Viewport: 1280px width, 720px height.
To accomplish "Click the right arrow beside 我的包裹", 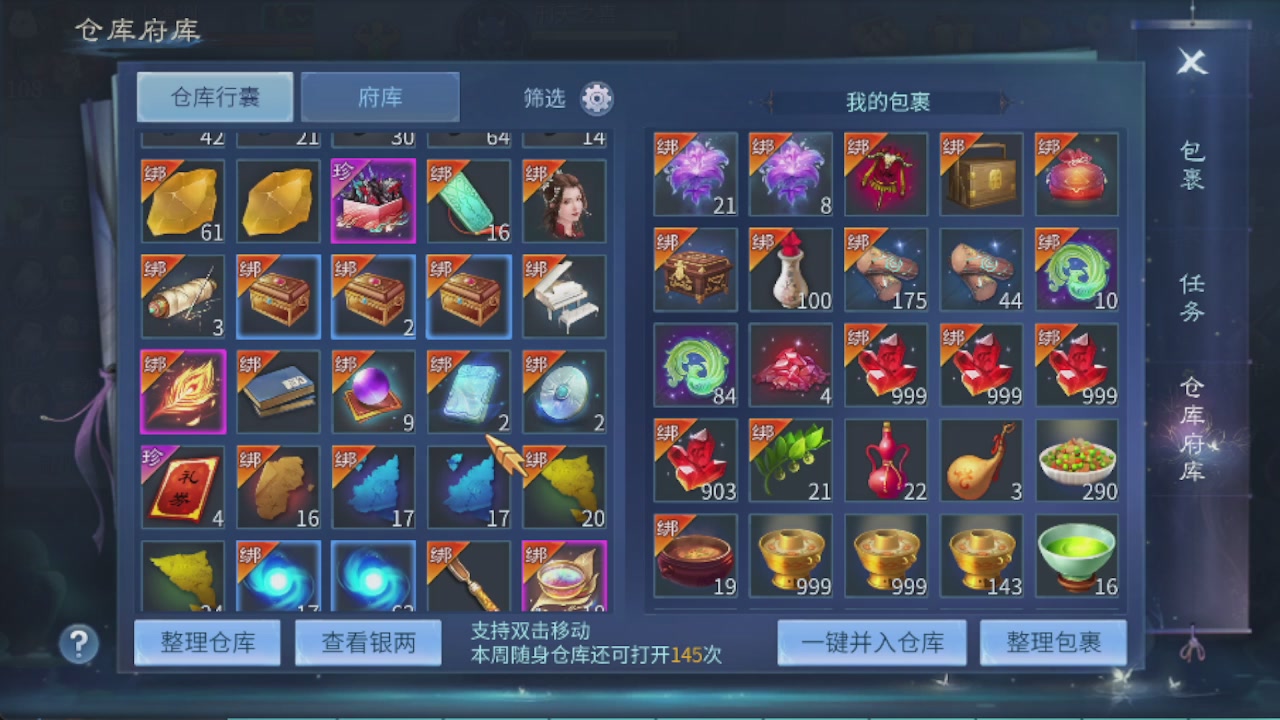I will pyautogui.click(x=1005, y=101).
